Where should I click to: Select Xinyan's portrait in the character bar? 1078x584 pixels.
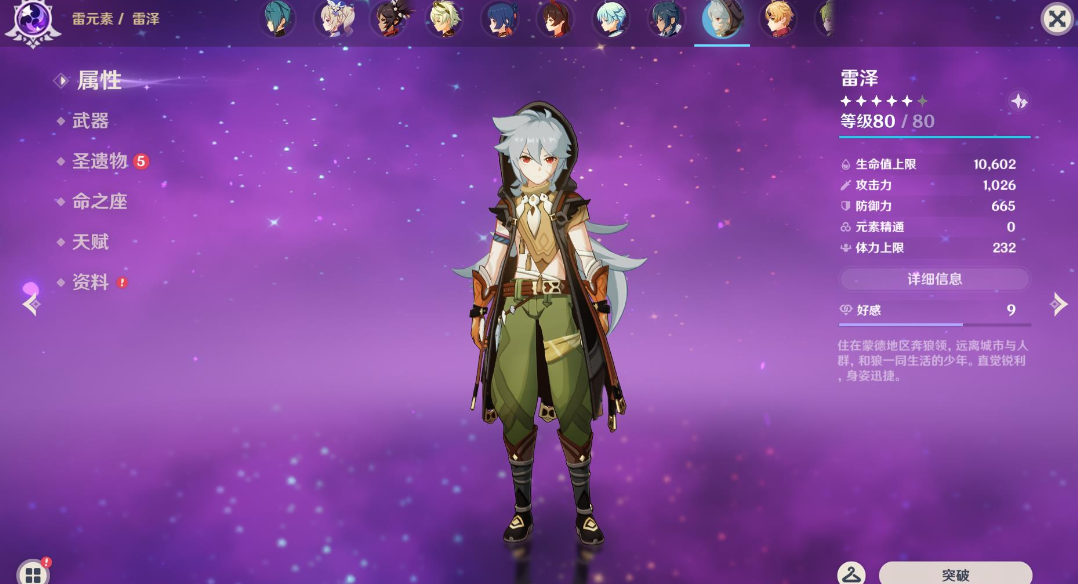tap(388, 18)
